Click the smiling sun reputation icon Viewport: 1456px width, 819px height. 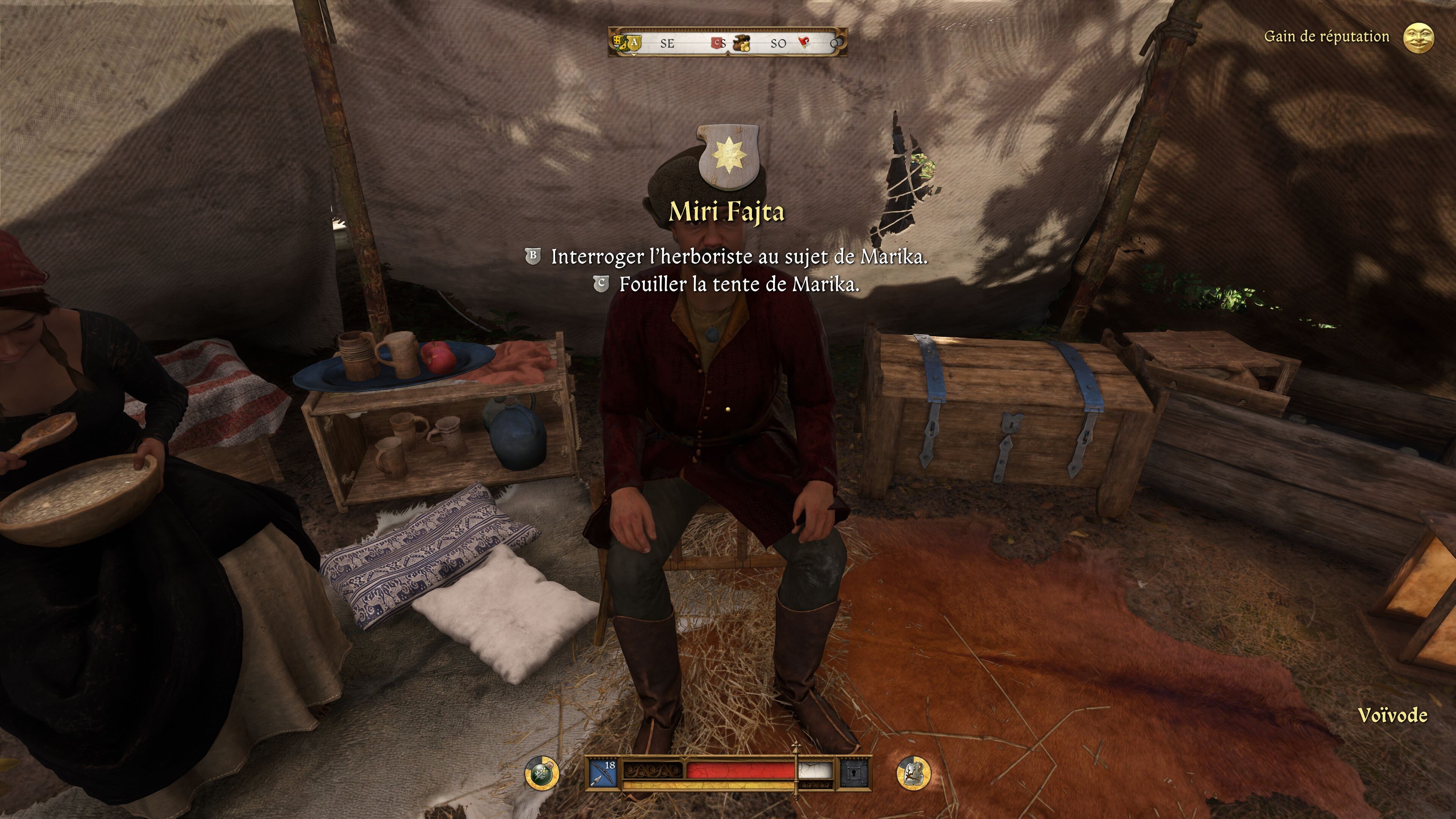tap(1419, 38)
